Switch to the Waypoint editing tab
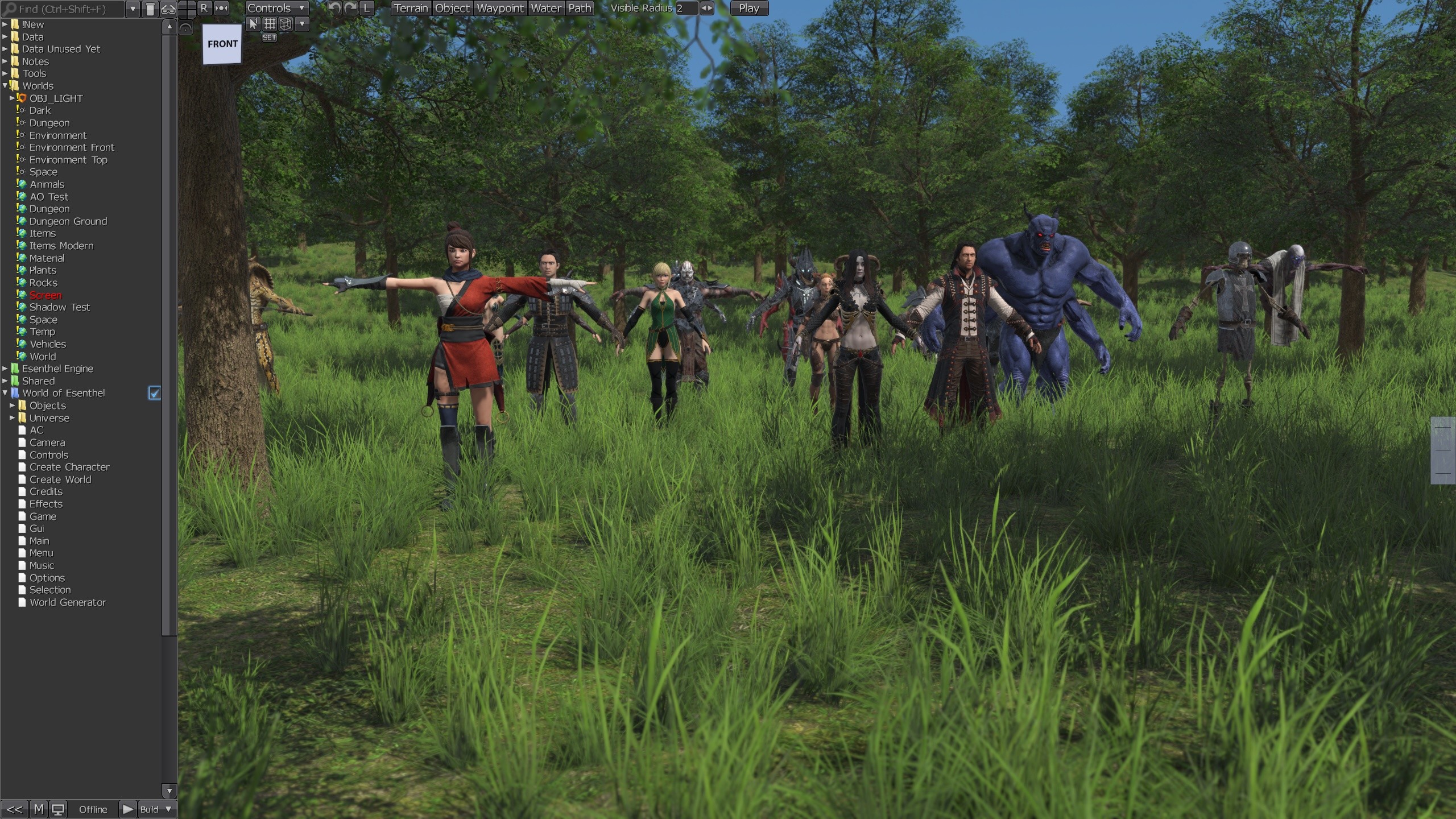Screen dimensions: 1456x819 pos(499,8)
